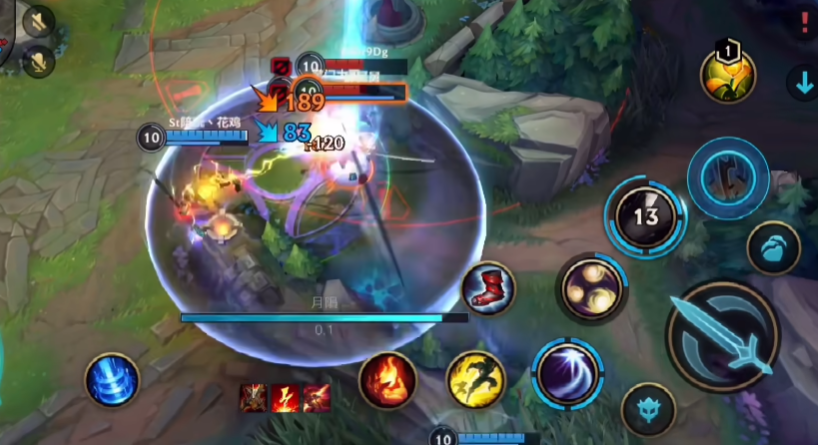Viewport: 818px width, 445px height.
Task: Tap the blue ward stone button
Action: tap(773, 247)
